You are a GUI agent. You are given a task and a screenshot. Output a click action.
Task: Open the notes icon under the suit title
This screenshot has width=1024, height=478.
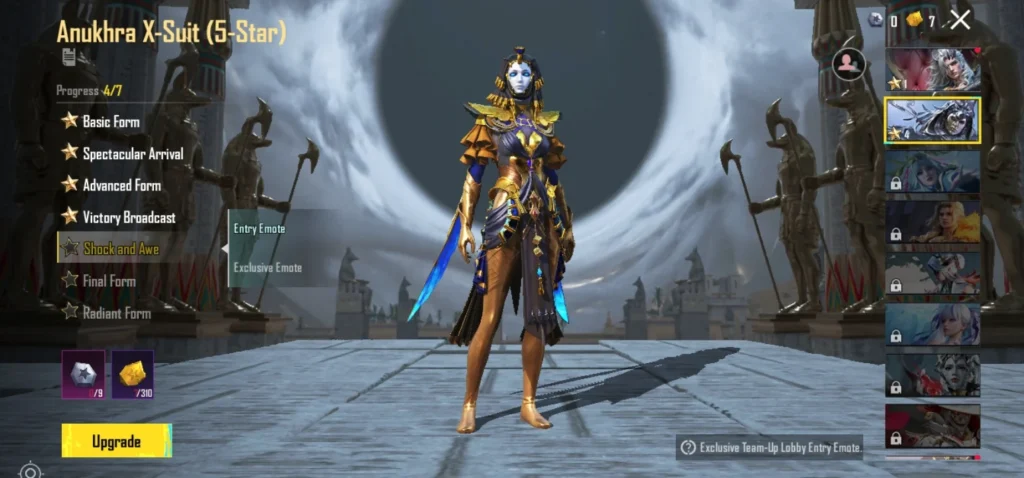[x=68, y=57]
